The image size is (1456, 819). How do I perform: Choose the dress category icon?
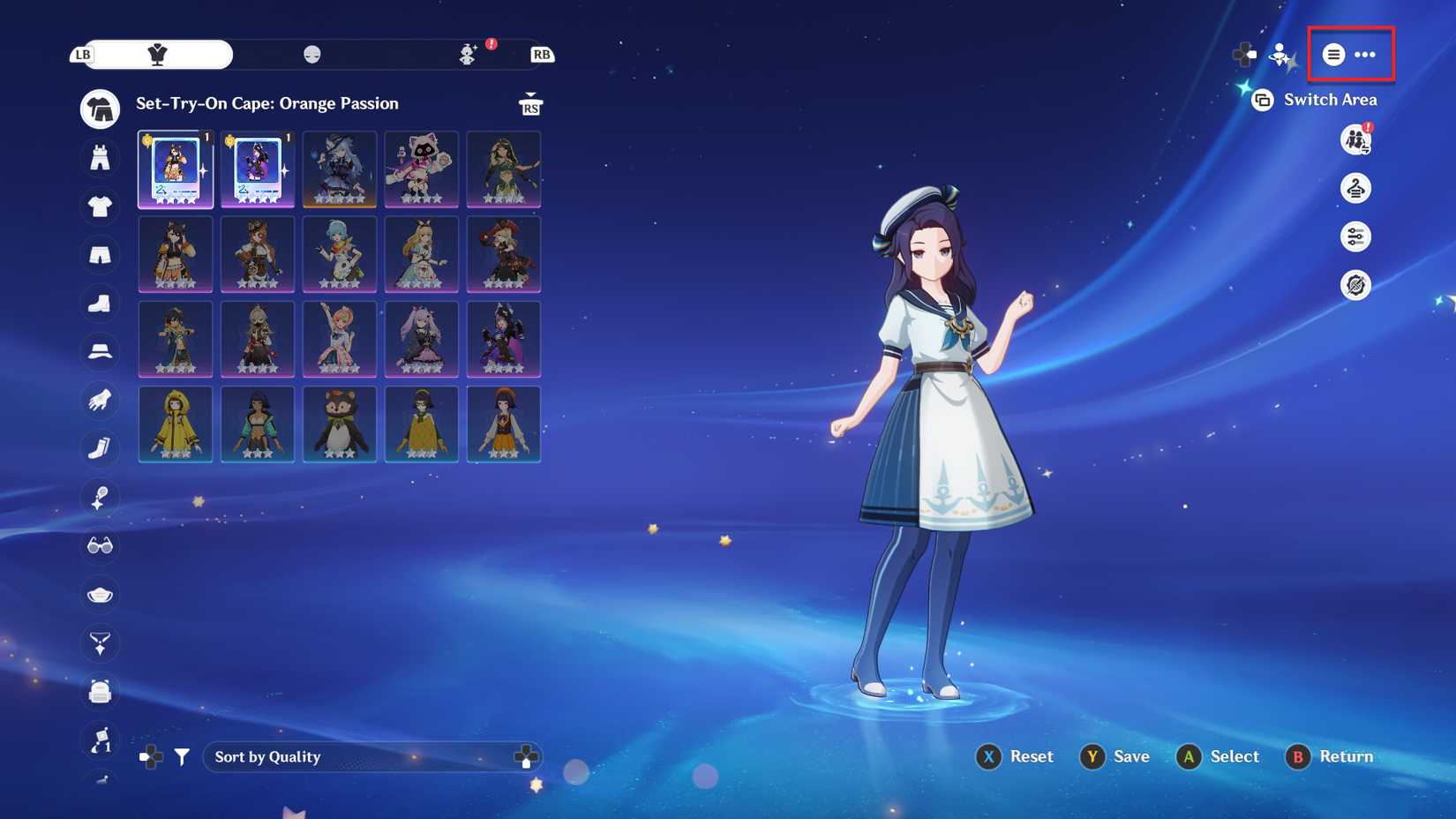click(x=101, y=158)
